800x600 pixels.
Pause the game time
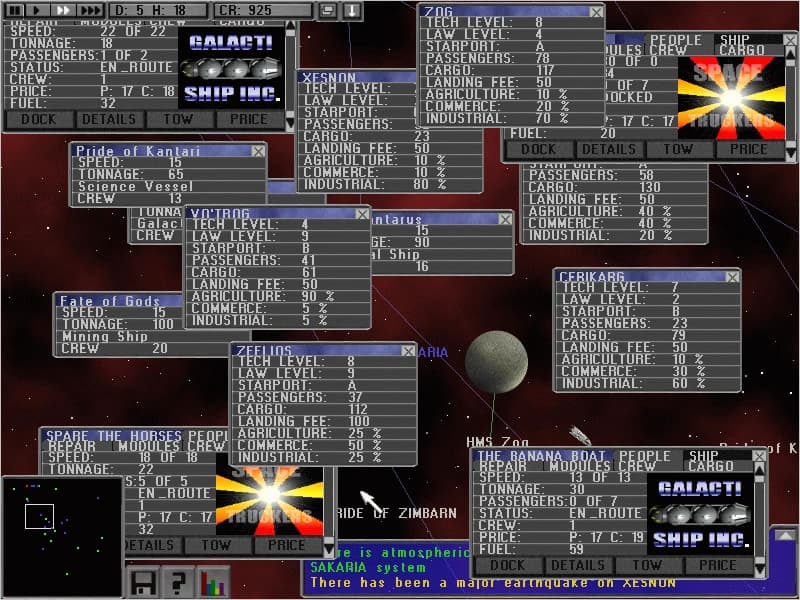pyautogui.click(x=15, y=10)
